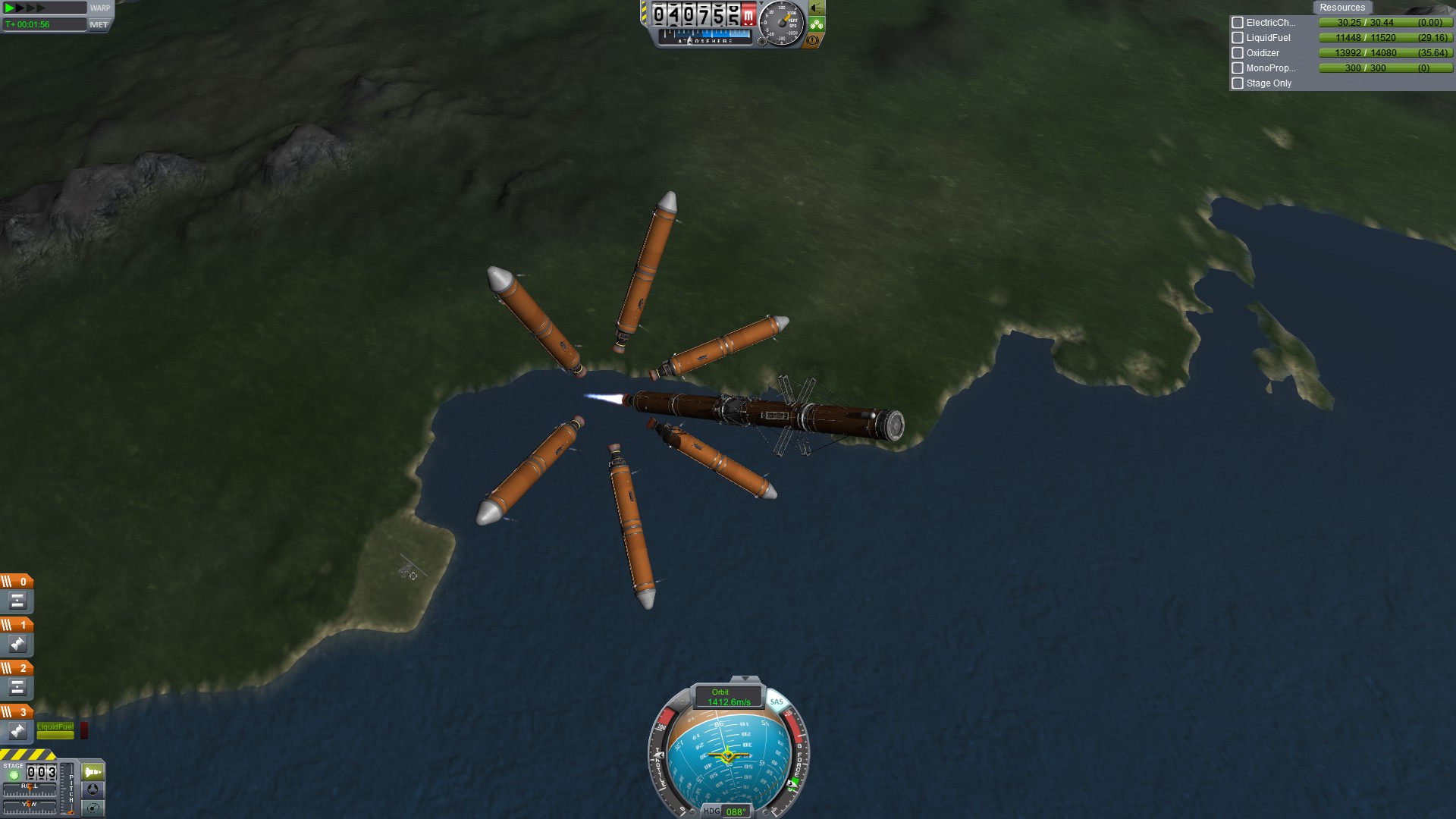
Task: Select the stage 0 decoupler icon
Action: click(17, 601)
